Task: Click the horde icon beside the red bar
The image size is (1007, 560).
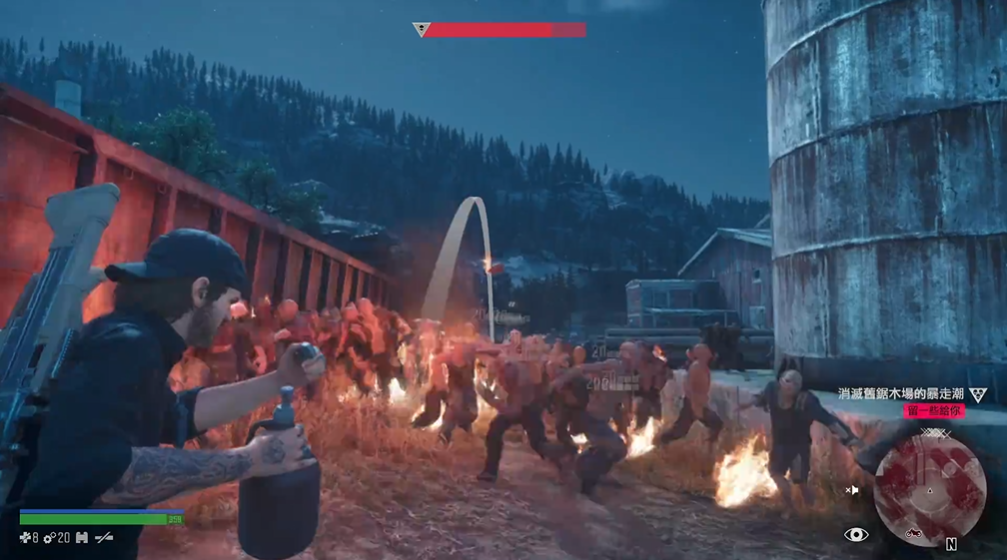Action: coord(421,30)
